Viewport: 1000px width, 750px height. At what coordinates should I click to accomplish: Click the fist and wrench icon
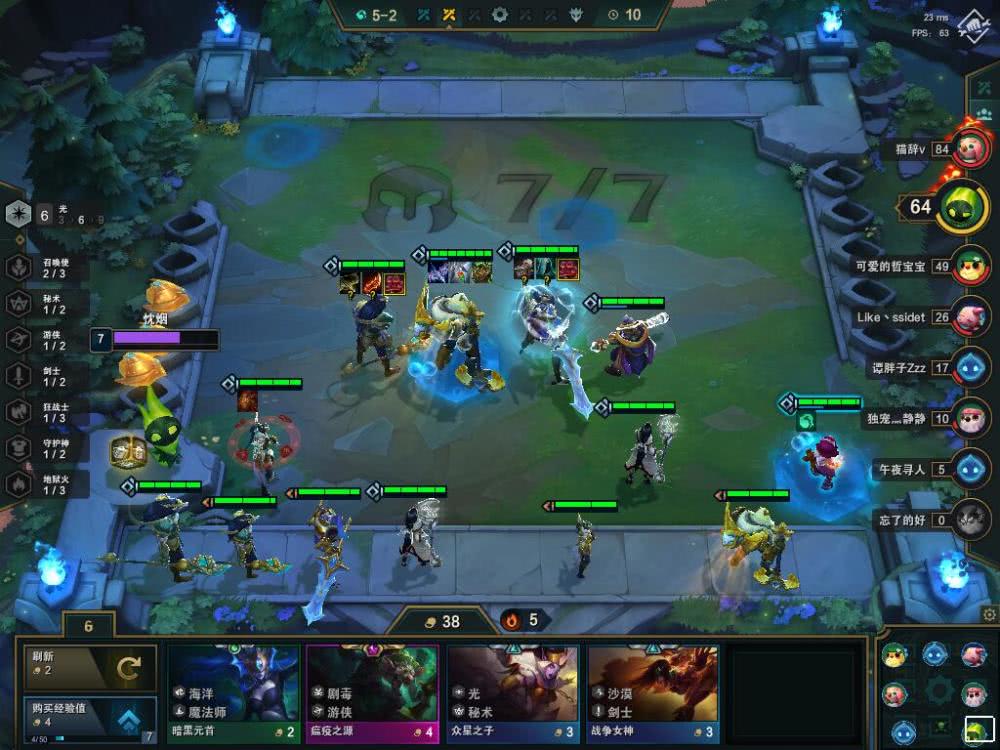[975, 25]
